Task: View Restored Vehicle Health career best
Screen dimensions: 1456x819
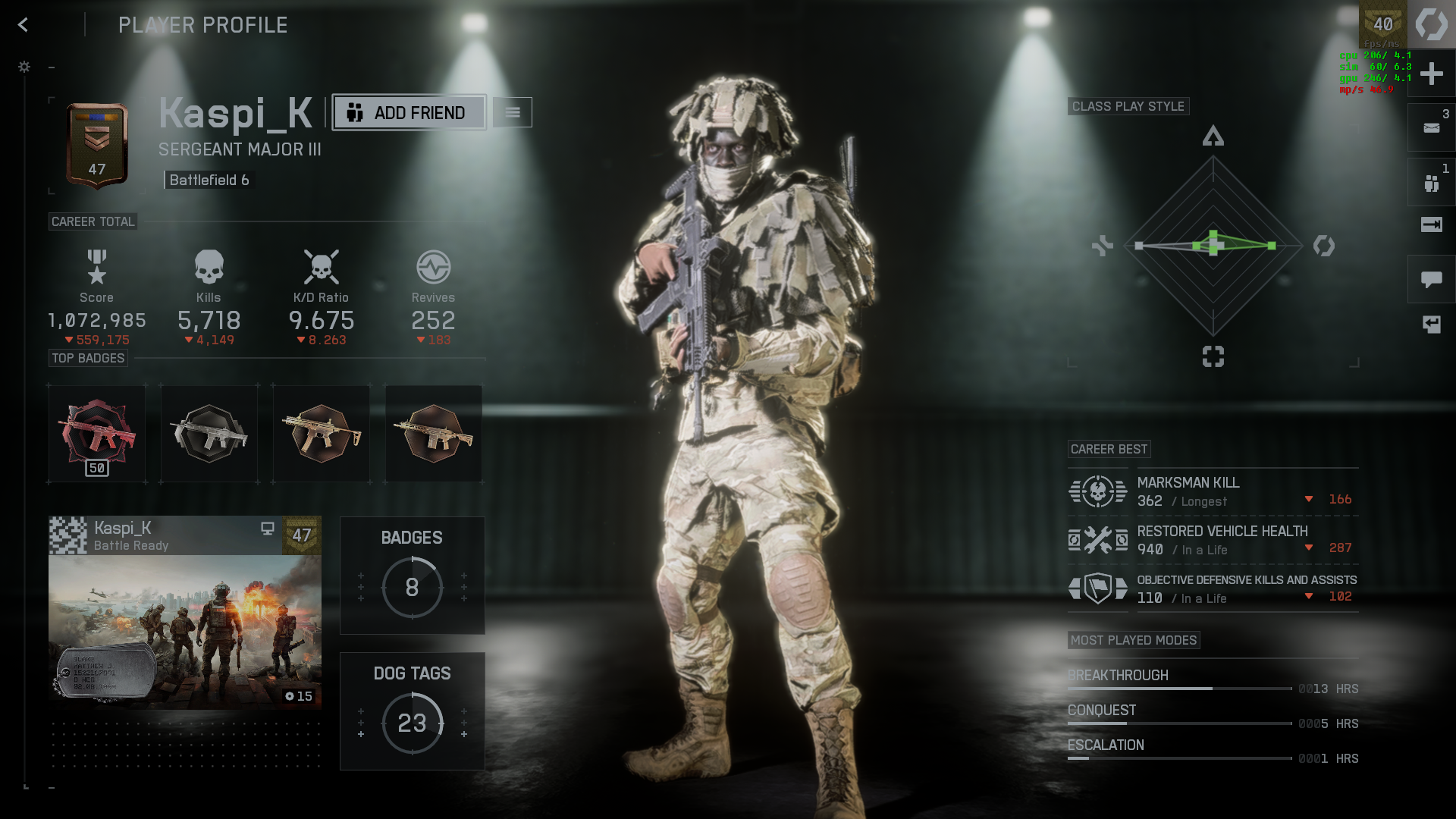Action: pos(1213,541)
